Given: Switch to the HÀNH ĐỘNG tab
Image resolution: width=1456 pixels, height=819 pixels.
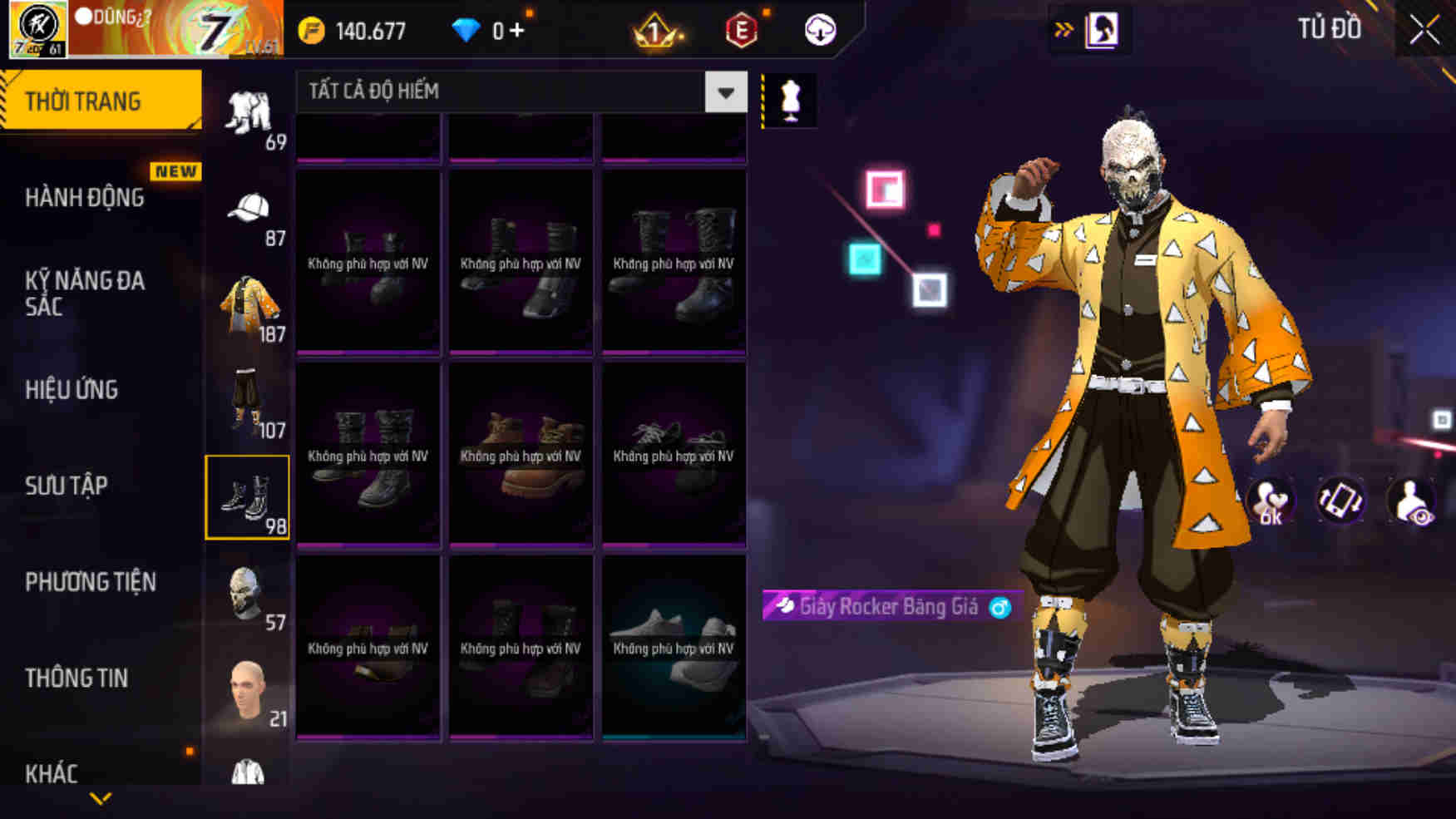Looking at the screenshot, I should click(x=83, y=198).
